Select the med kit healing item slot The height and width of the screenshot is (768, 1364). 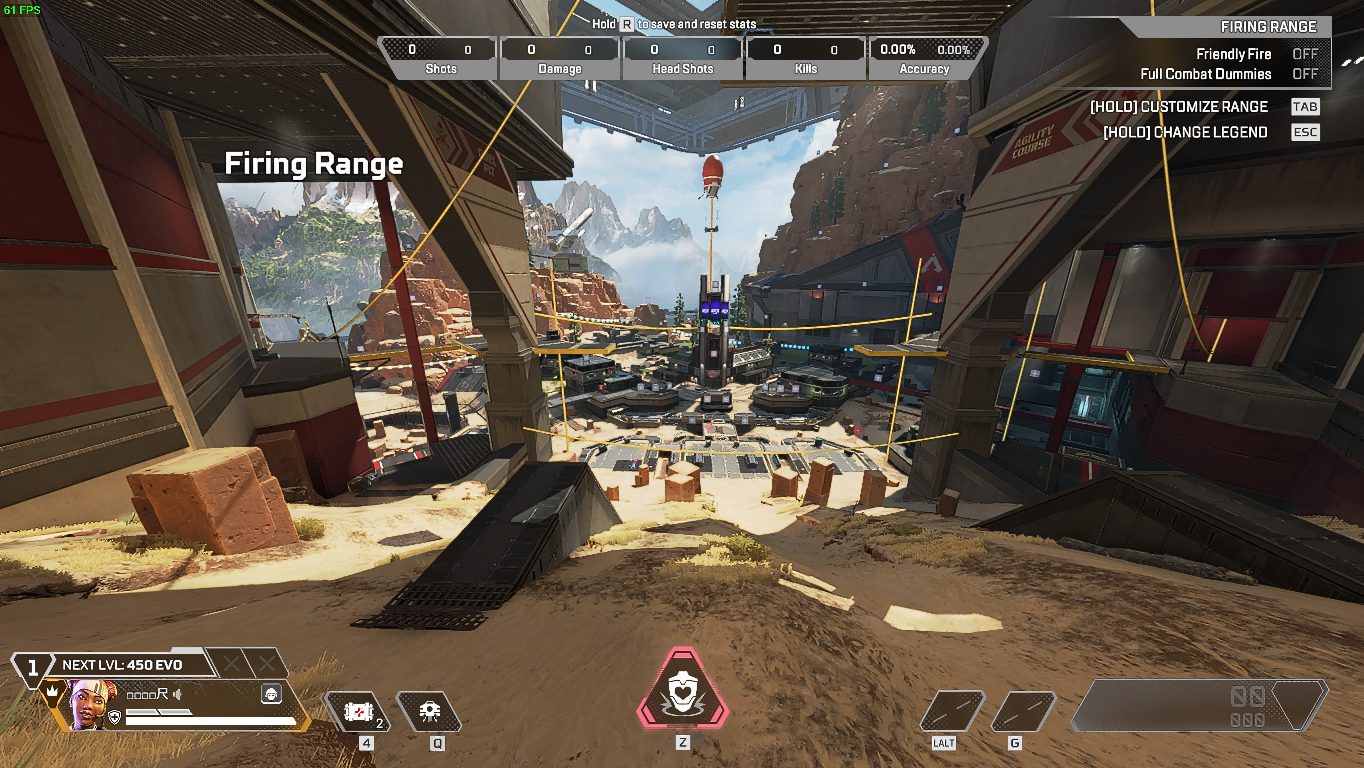point(358,712)
